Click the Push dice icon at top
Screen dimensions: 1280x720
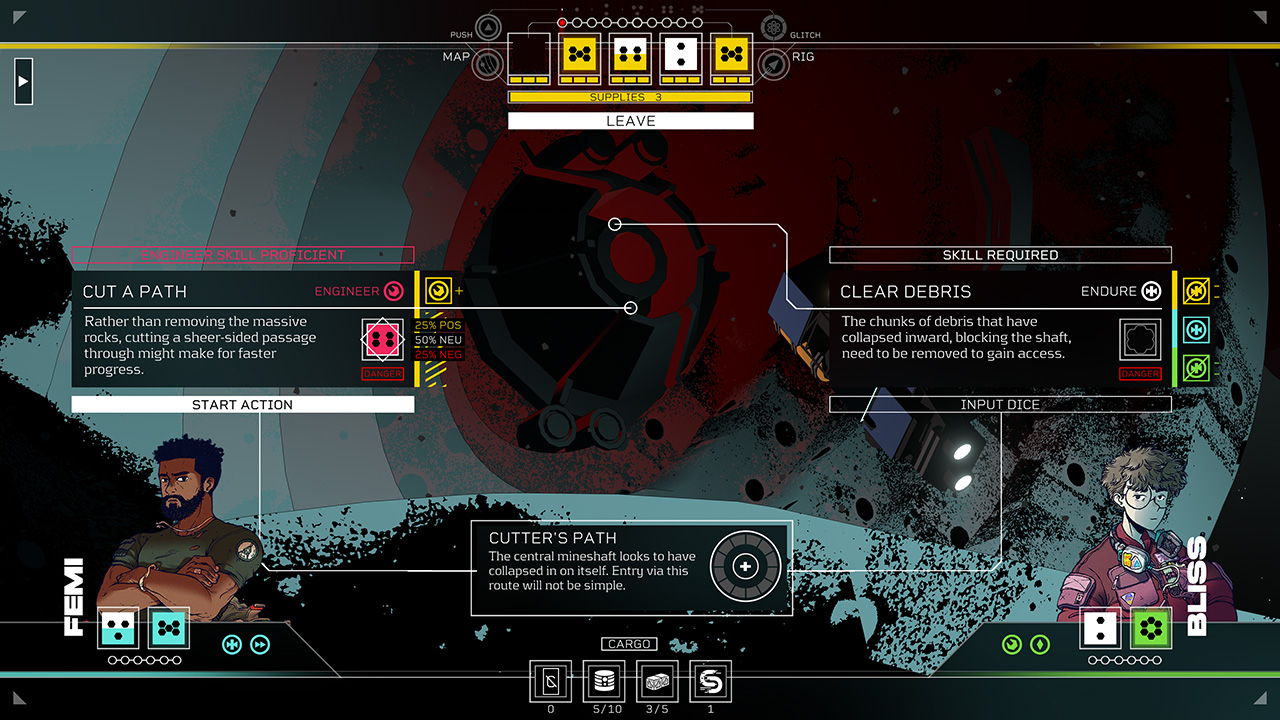tap(487, 27)
